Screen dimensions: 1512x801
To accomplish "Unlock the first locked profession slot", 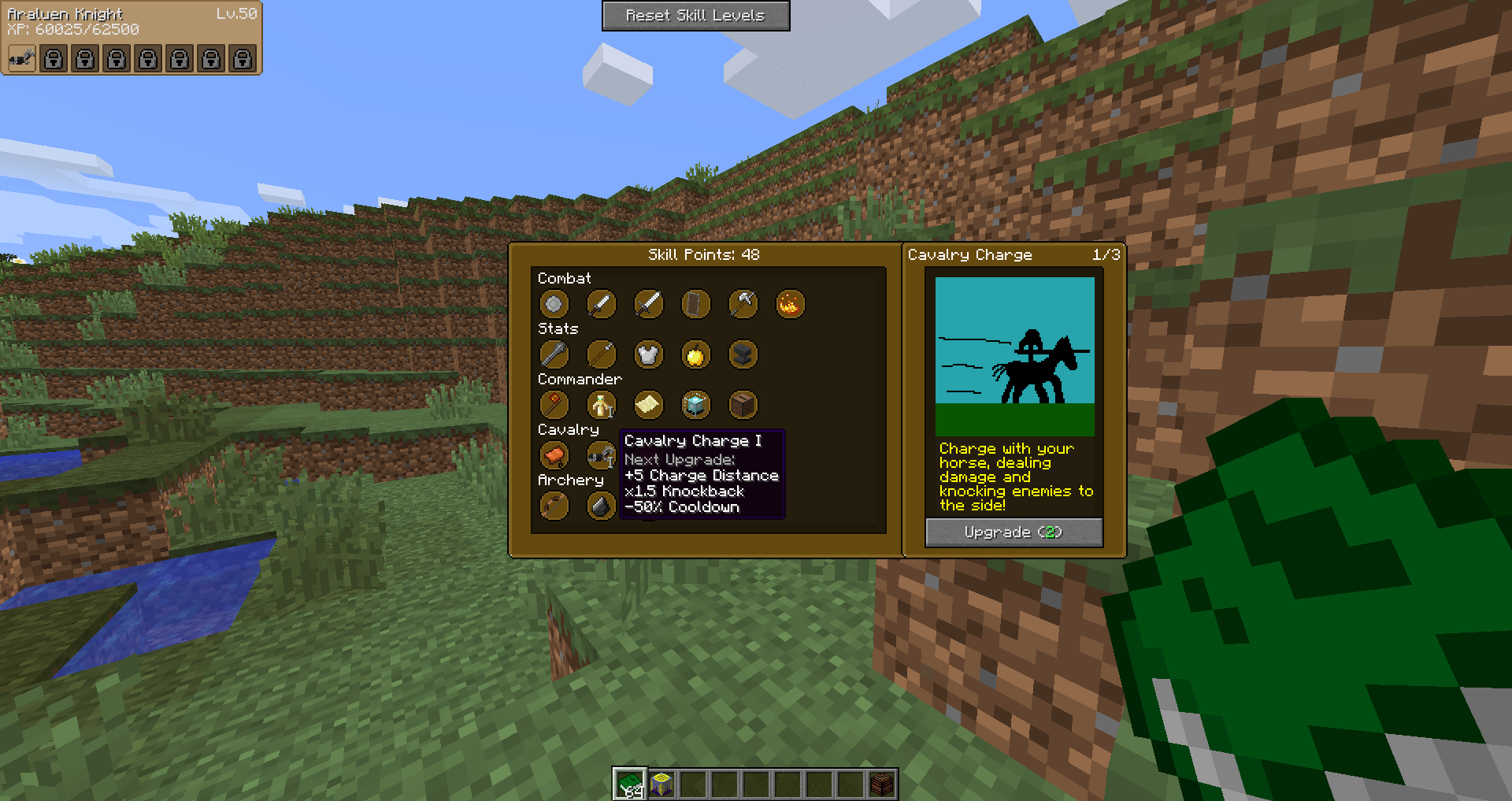I will 53,57.
